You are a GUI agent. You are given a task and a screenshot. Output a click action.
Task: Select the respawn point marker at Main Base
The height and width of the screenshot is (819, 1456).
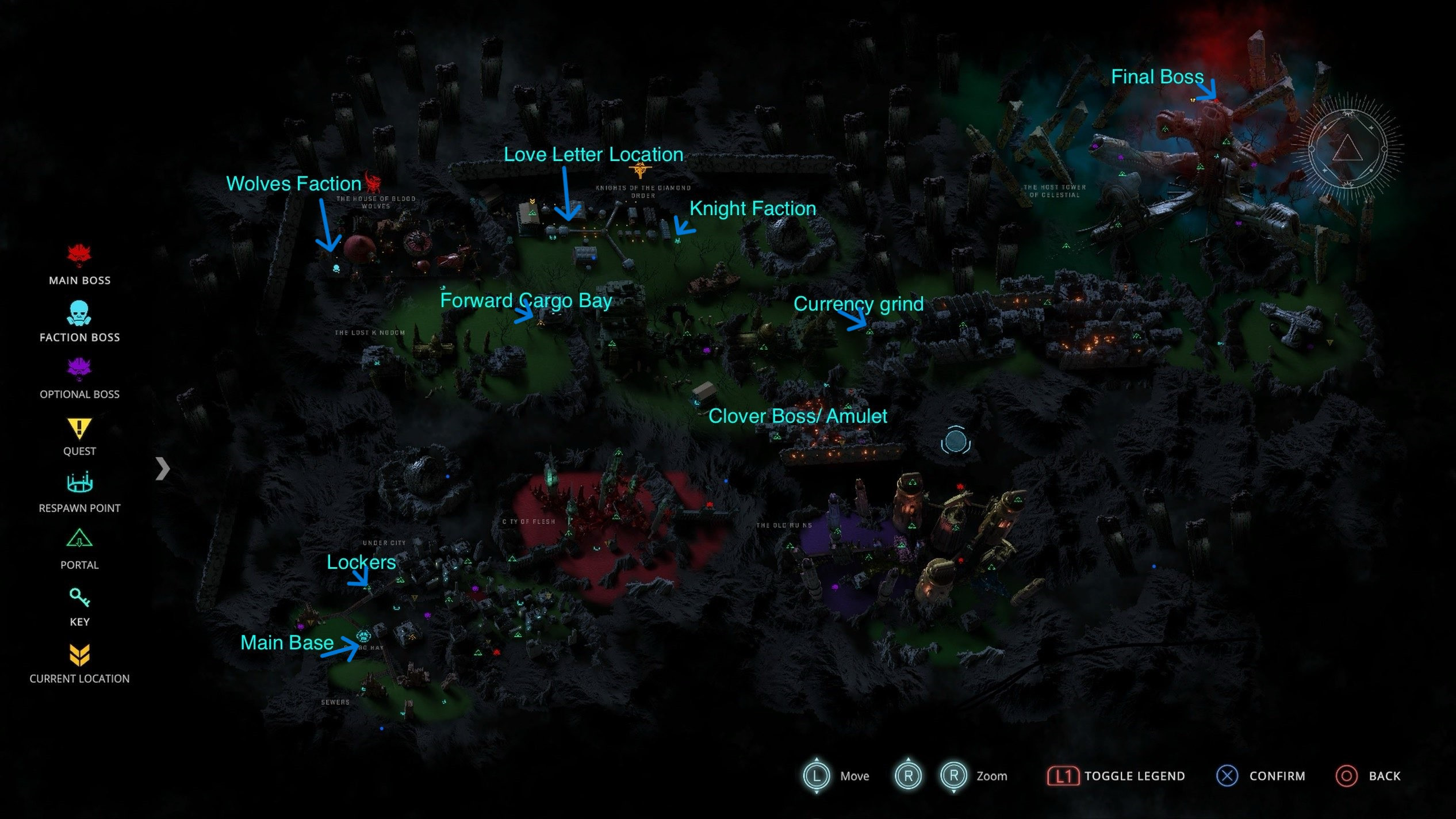364,636
